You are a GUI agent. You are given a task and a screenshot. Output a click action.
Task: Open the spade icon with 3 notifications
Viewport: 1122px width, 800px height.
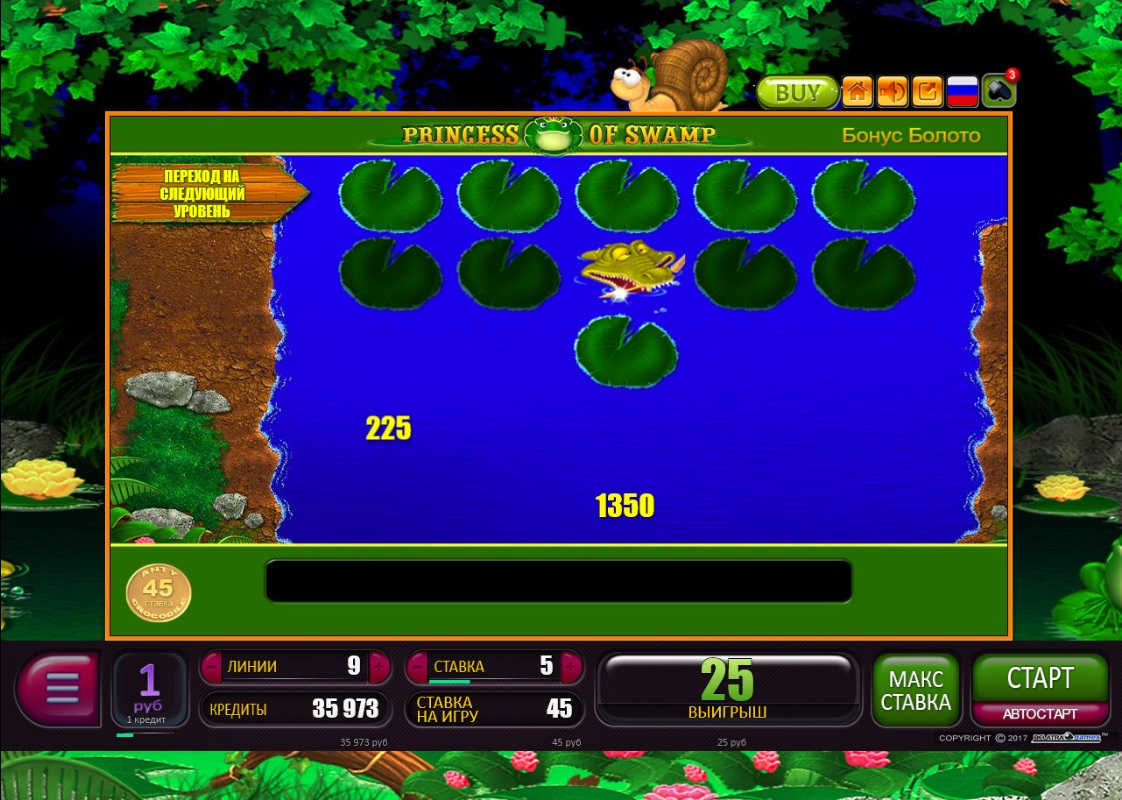coord(998,92)
